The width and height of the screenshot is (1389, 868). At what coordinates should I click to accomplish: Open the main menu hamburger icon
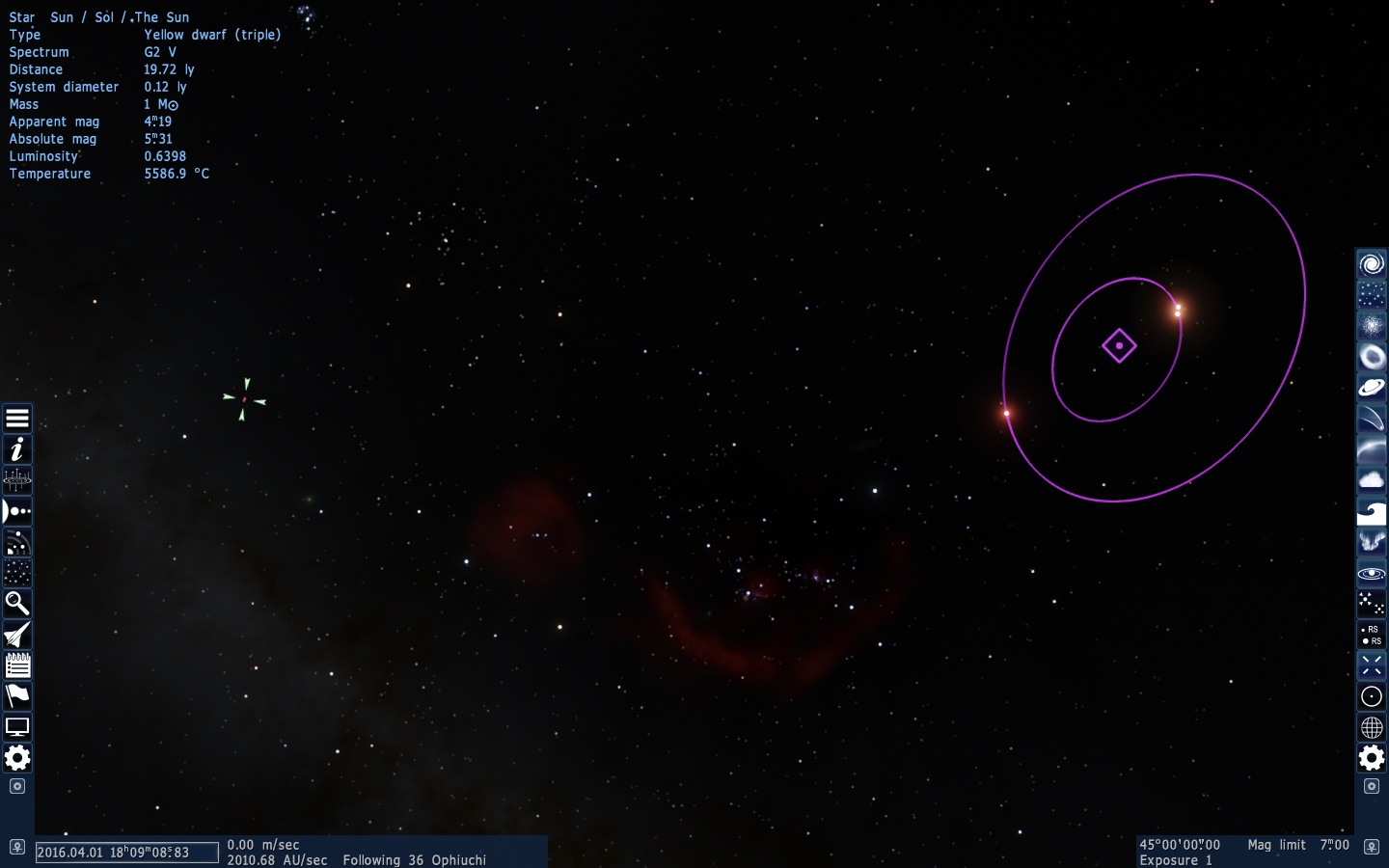(17, 419)
